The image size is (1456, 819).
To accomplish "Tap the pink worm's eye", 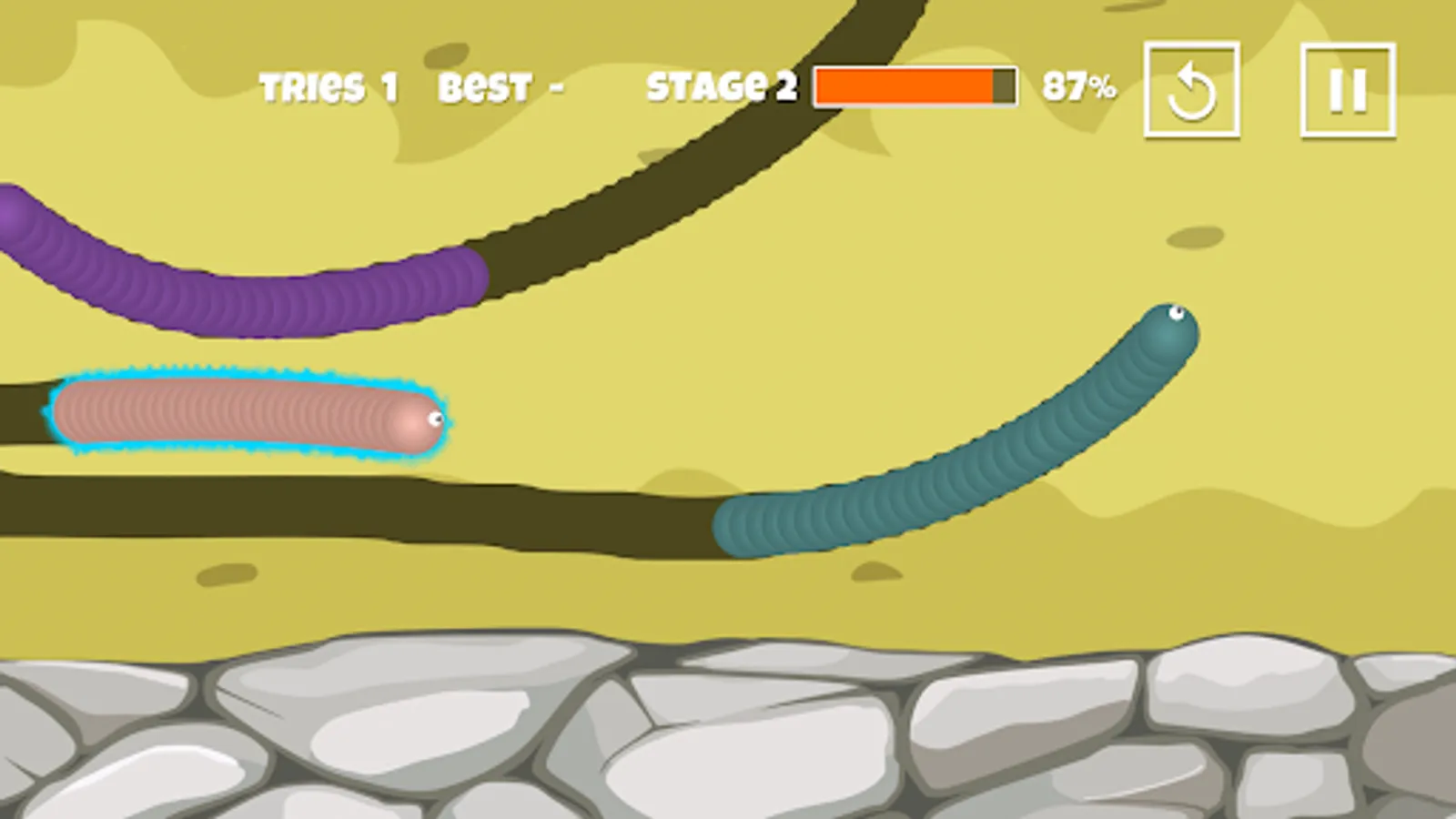I will coord(432,419).
